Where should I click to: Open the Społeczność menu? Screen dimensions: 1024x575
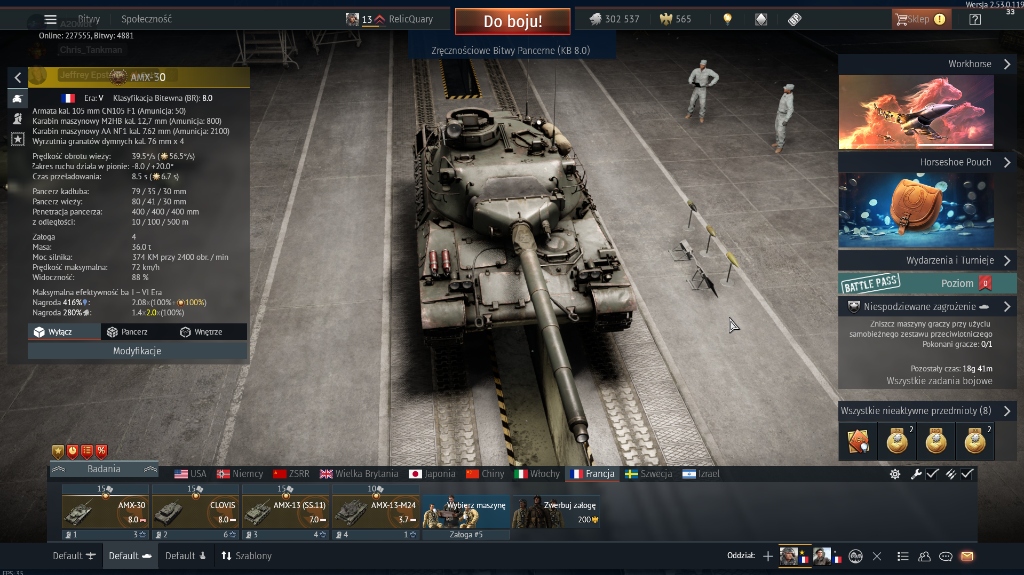click(x=146, y=19)
